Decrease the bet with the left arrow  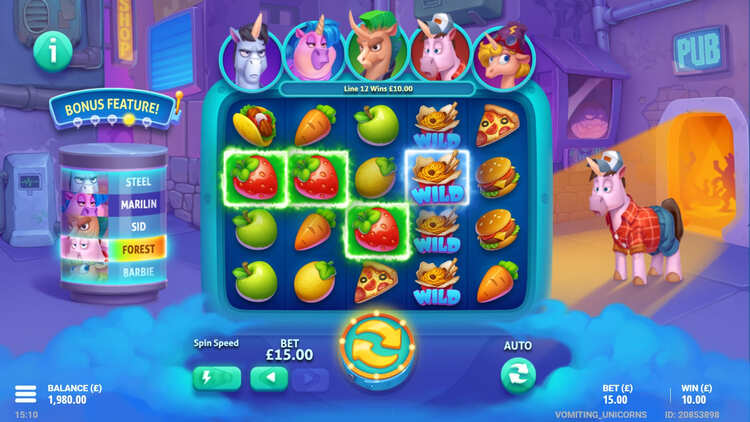coord(269,378)
